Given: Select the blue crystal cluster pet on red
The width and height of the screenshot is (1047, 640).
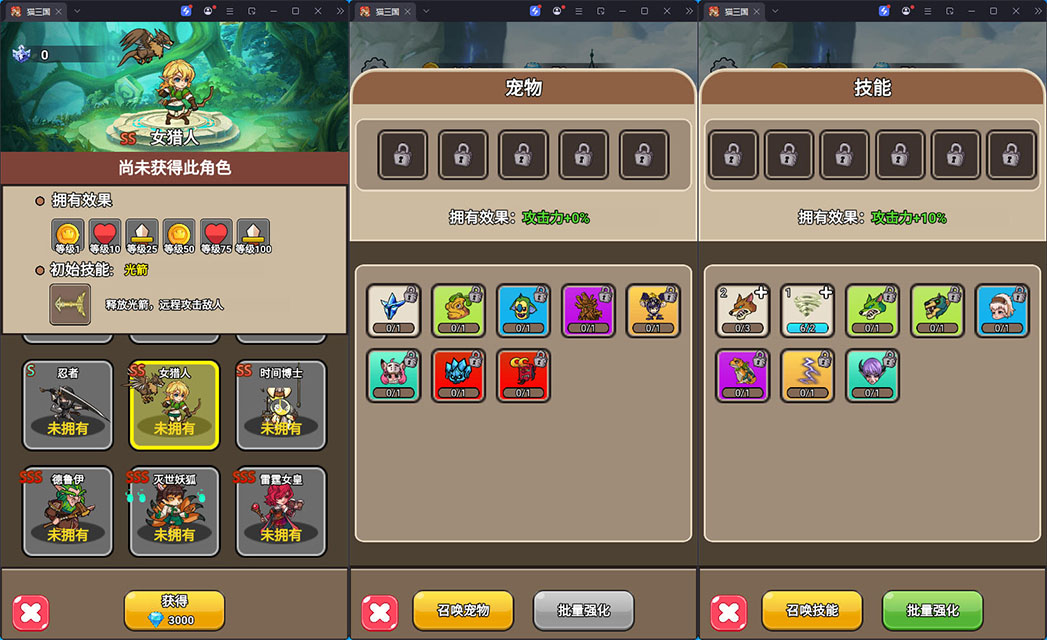Looking at the screenshot, I should 458,375.
